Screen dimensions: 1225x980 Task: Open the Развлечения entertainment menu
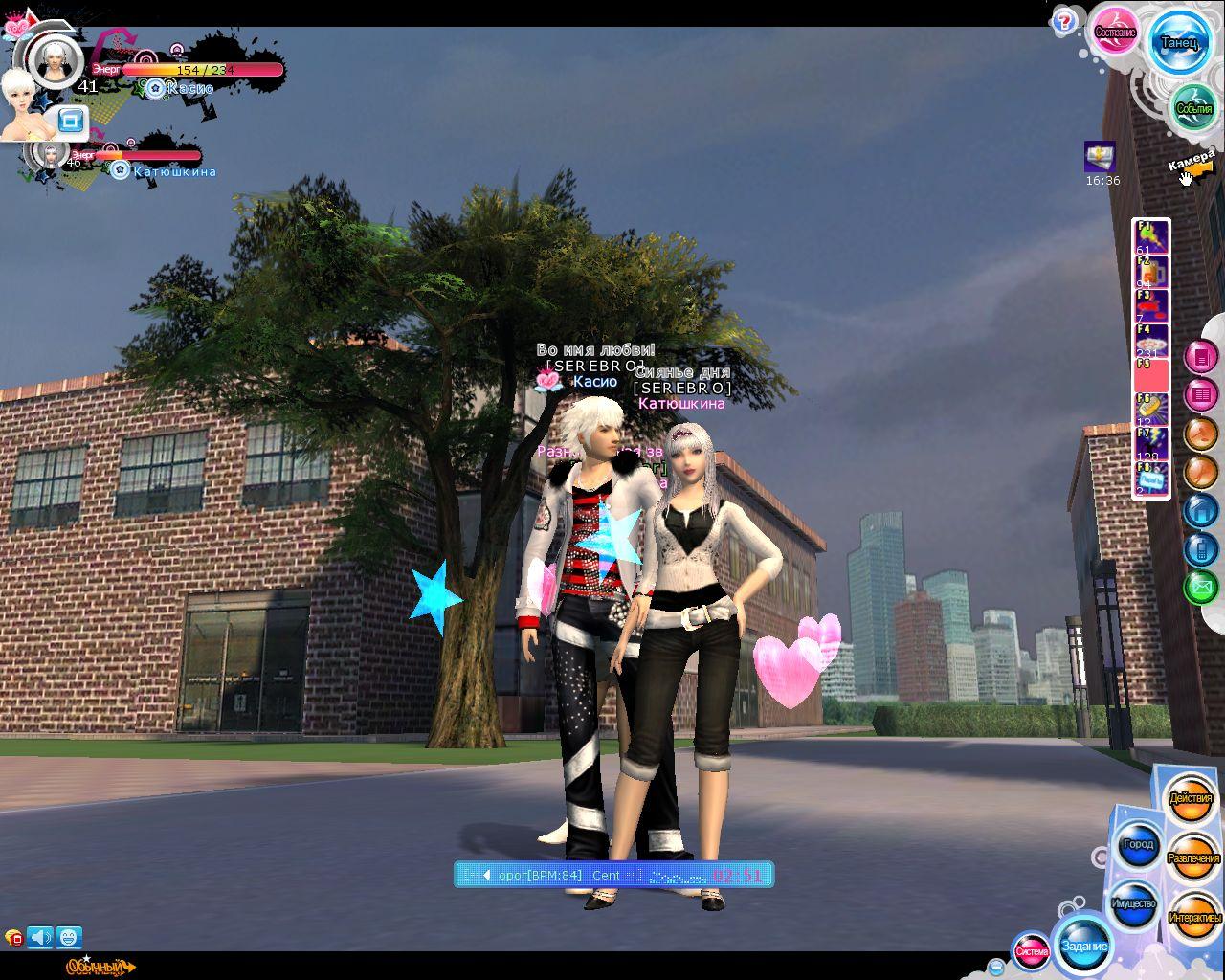(1194, 858)
